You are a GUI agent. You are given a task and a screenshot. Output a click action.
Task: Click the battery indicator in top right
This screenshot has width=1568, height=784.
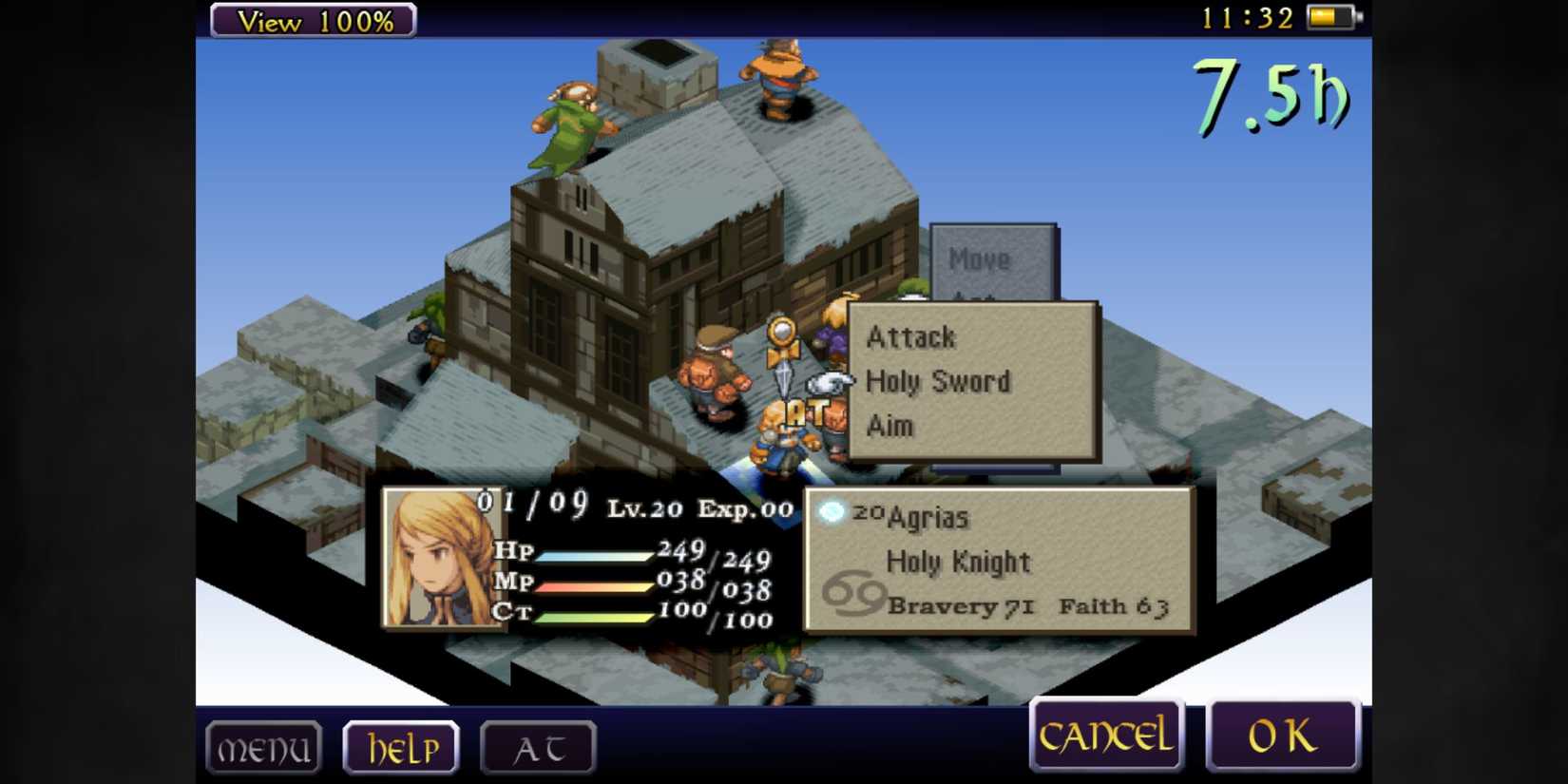pos(1329,15)
